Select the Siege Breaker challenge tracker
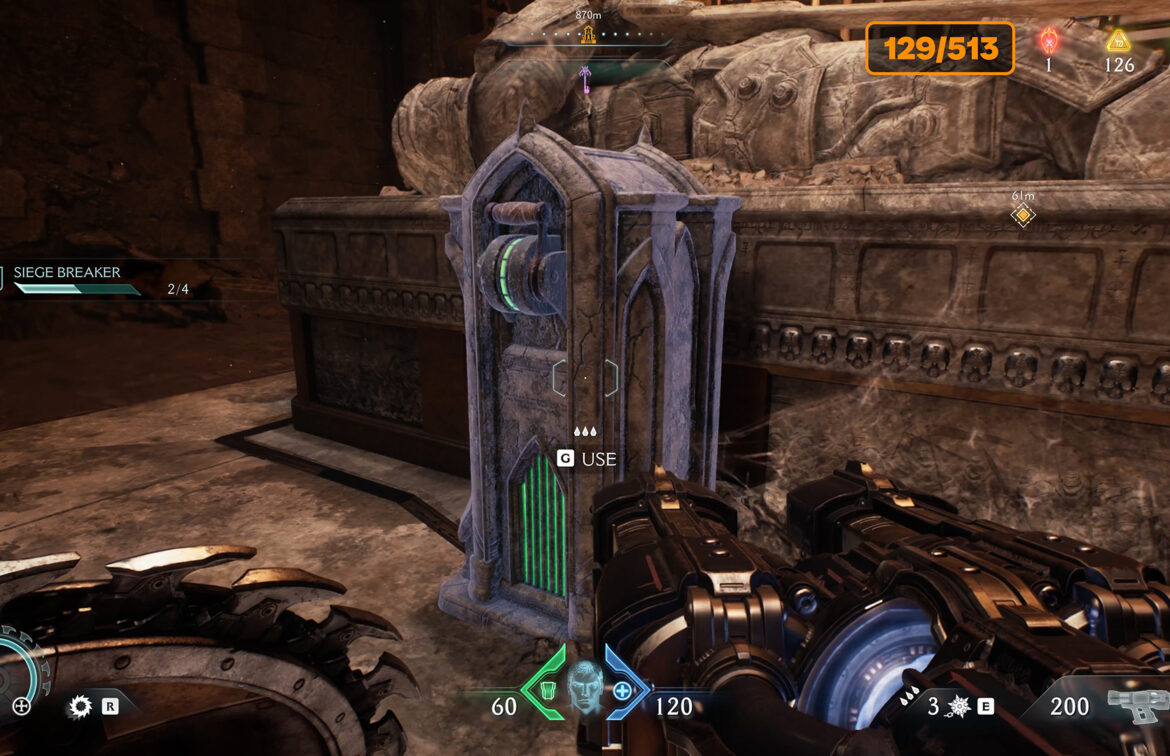Screen dimensions: 1170x756 (67, 273)
